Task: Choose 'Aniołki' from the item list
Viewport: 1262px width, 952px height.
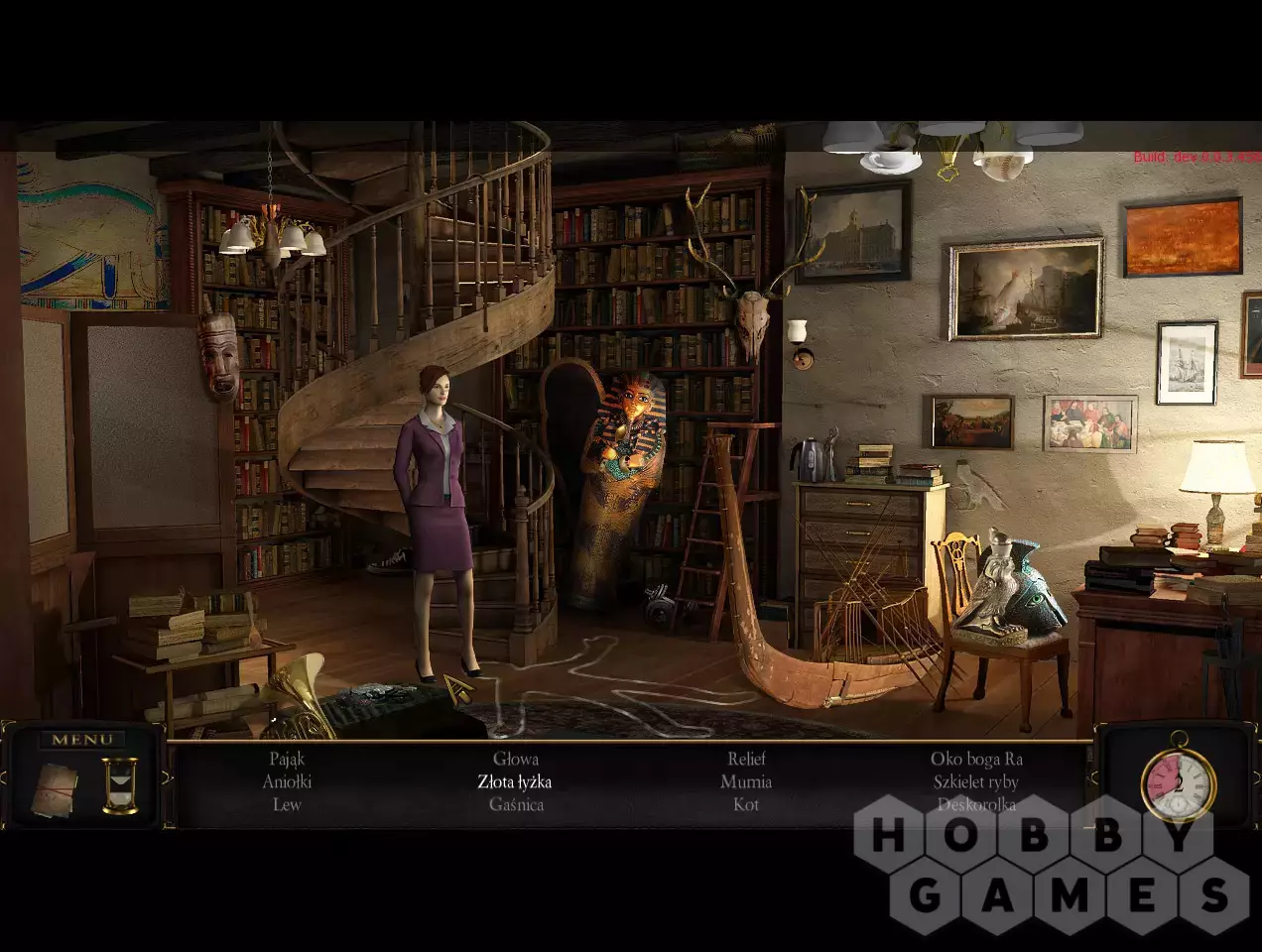Action: [287, 782]
